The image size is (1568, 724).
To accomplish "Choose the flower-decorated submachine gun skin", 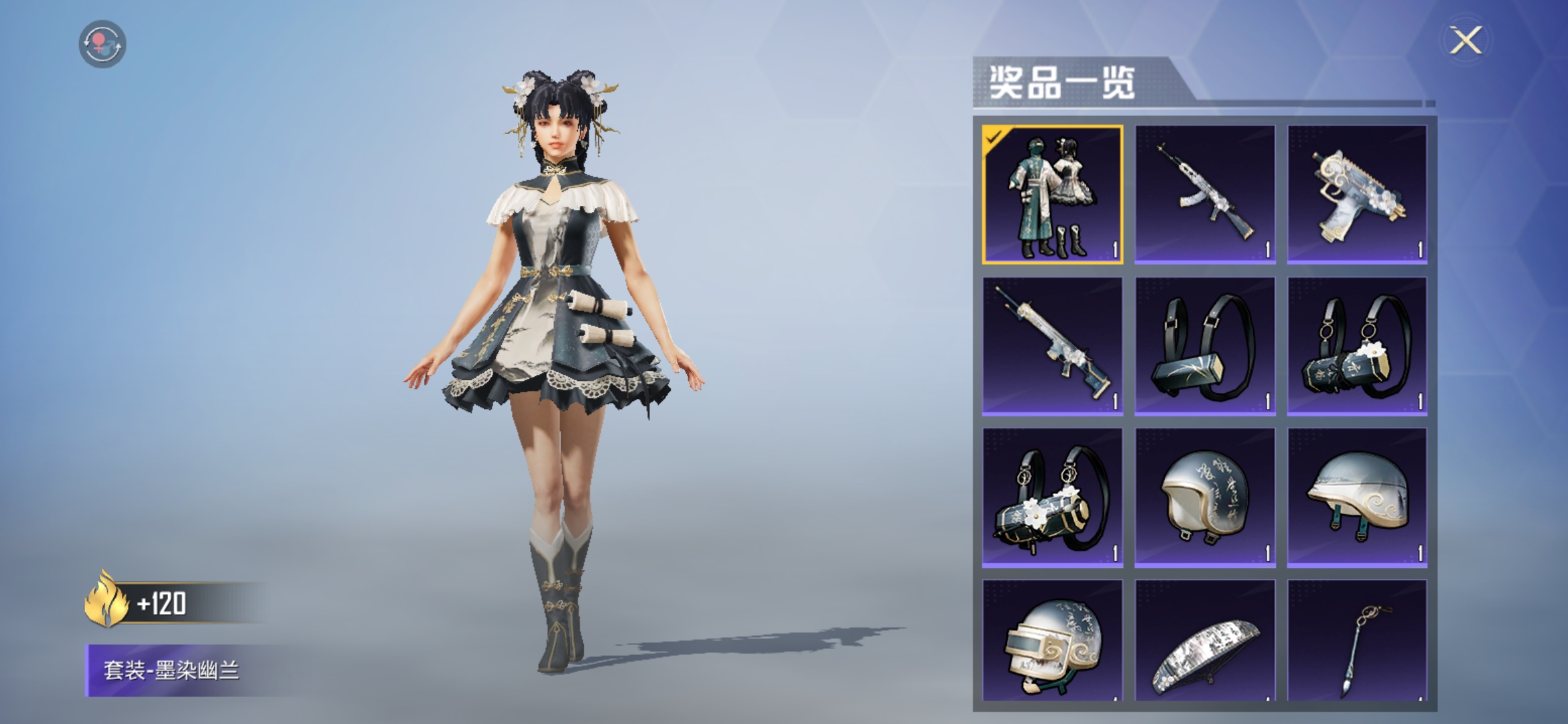I will [x=1357, y=194].
